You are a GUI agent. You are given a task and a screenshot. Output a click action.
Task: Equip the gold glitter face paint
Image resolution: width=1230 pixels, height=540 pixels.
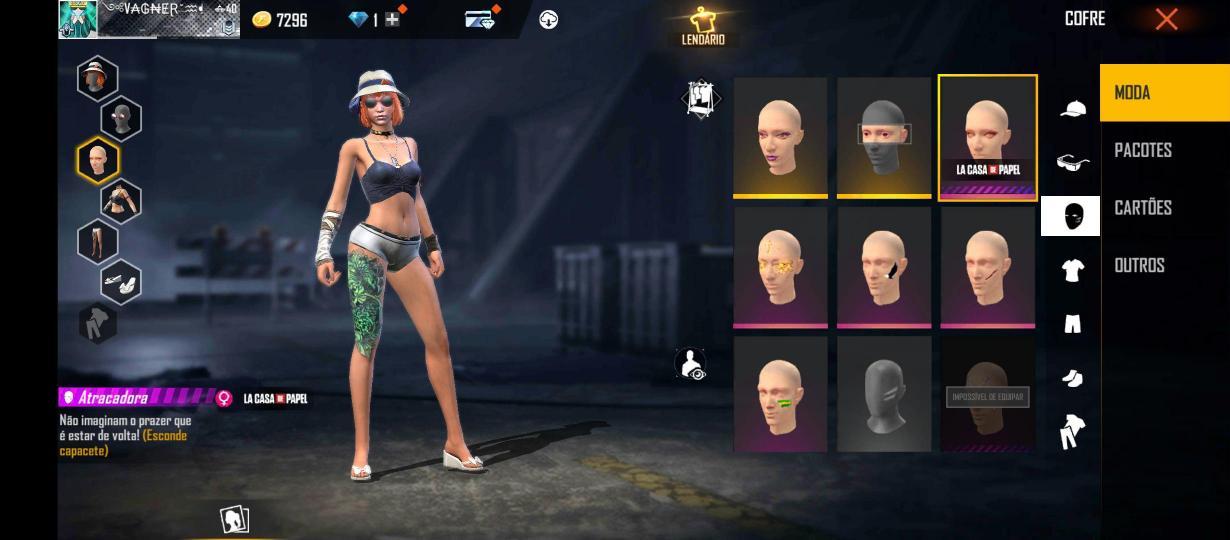780,266
